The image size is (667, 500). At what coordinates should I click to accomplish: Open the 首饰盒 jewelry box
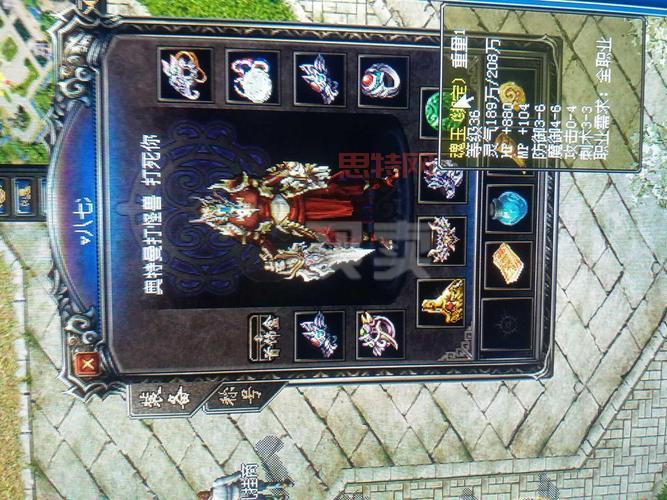pyautogui.click(x=265, y=336)
